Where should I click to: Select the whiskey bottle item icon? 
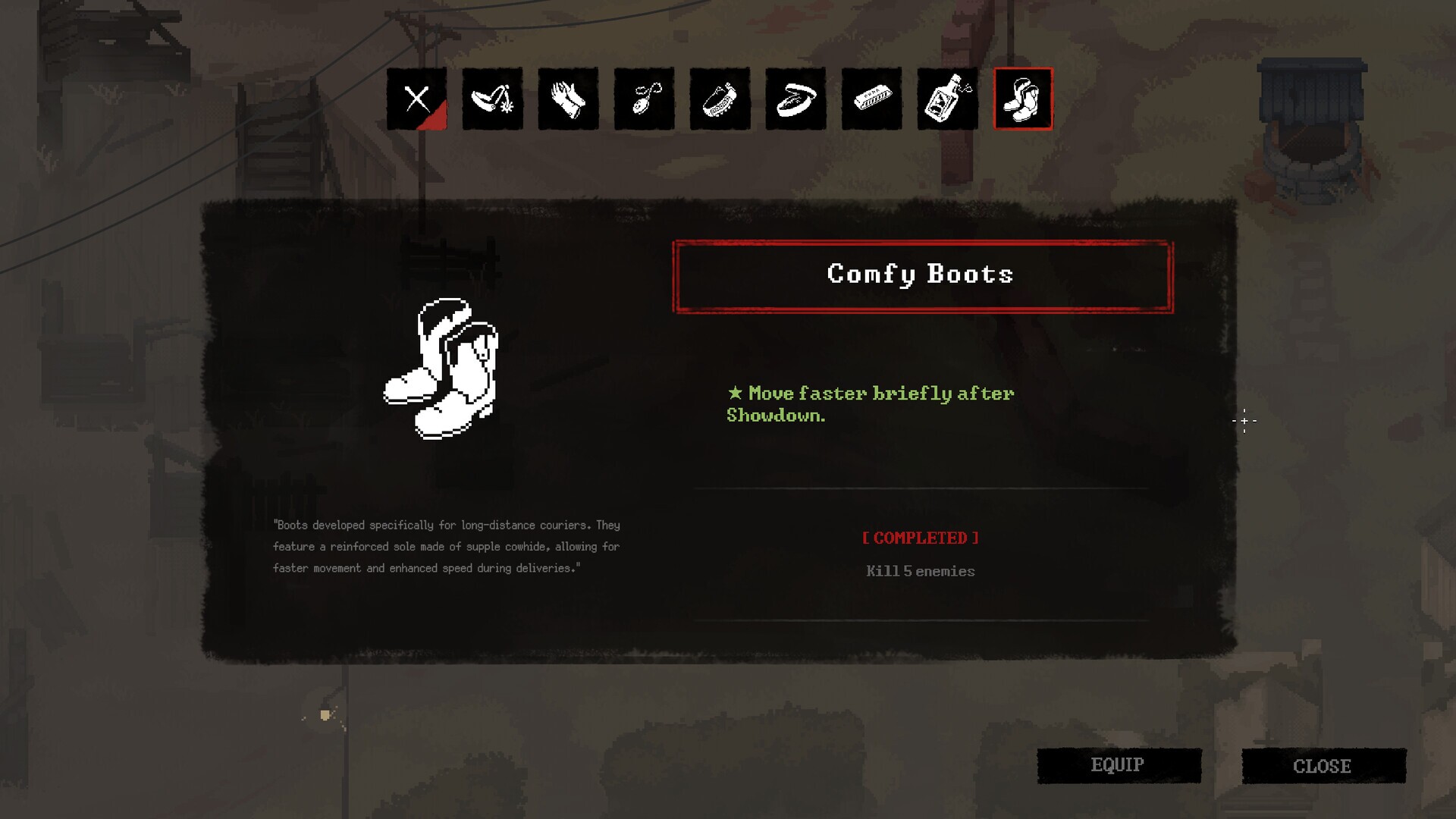tap(947, 99)
